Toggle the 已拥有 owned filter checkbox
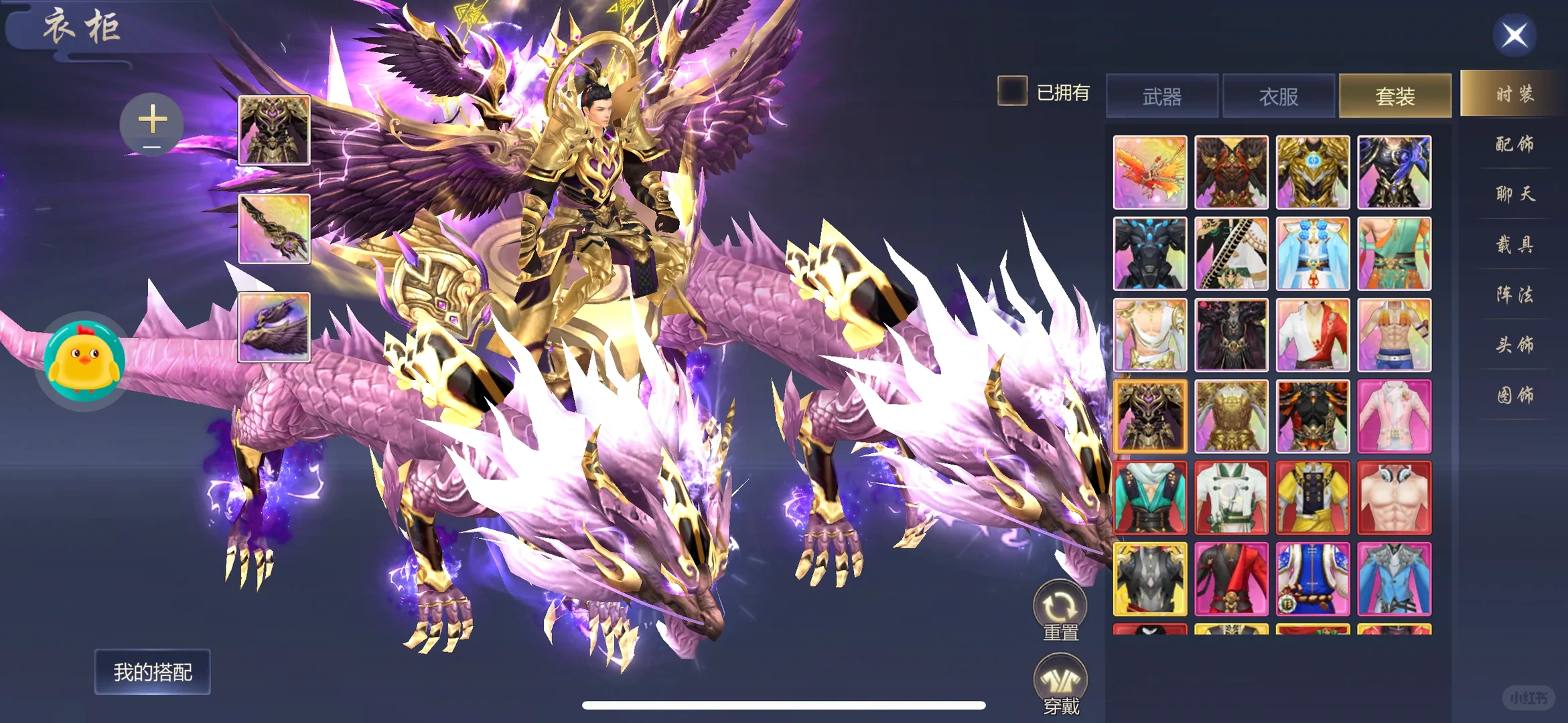1568x723 pixels. pos(1012,91)
